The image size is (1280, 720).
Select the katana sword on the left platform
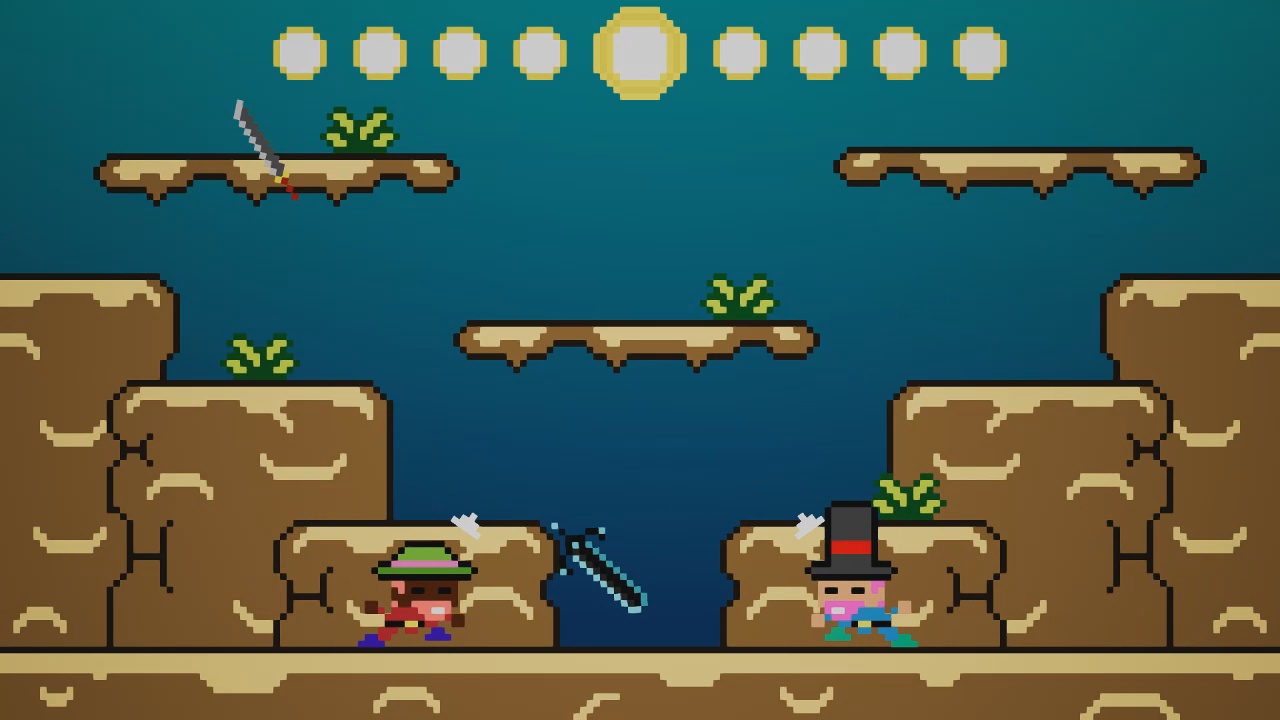(258, 145)
